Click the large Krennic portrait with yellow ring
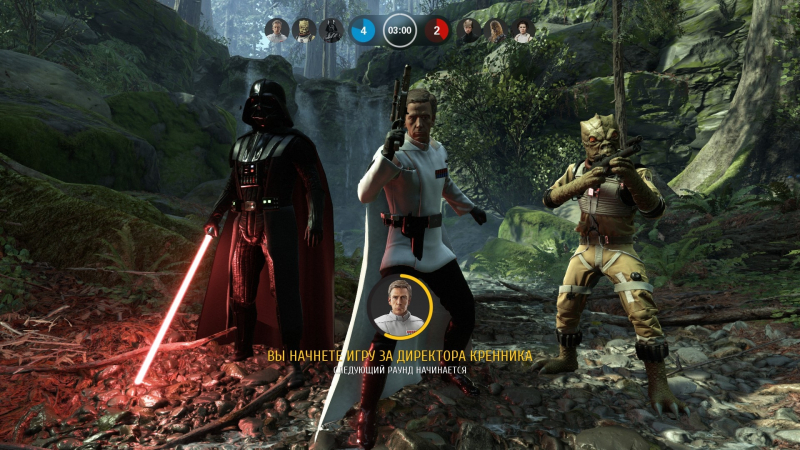 click(399, 306)
